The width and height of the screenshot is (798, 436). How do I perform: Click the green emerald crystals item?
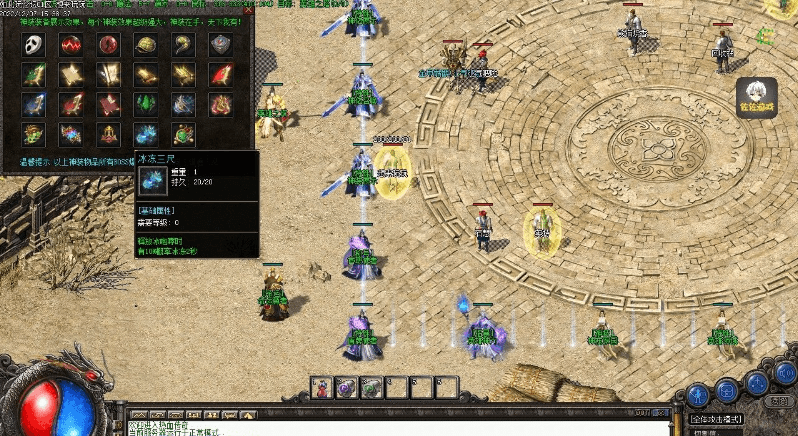(x=144, y=103)
